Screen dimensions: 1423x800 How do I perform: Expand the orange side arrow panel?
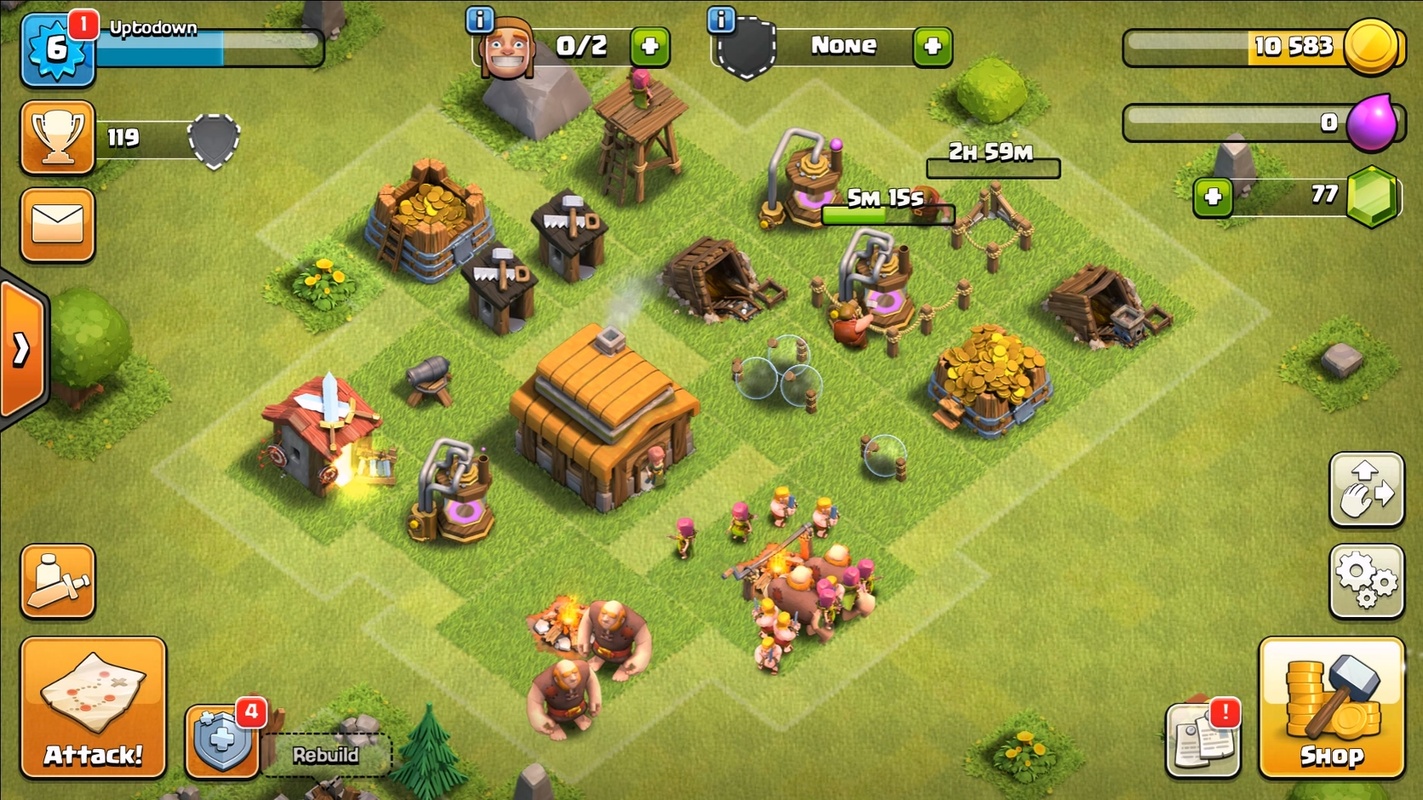pos(21,349)
